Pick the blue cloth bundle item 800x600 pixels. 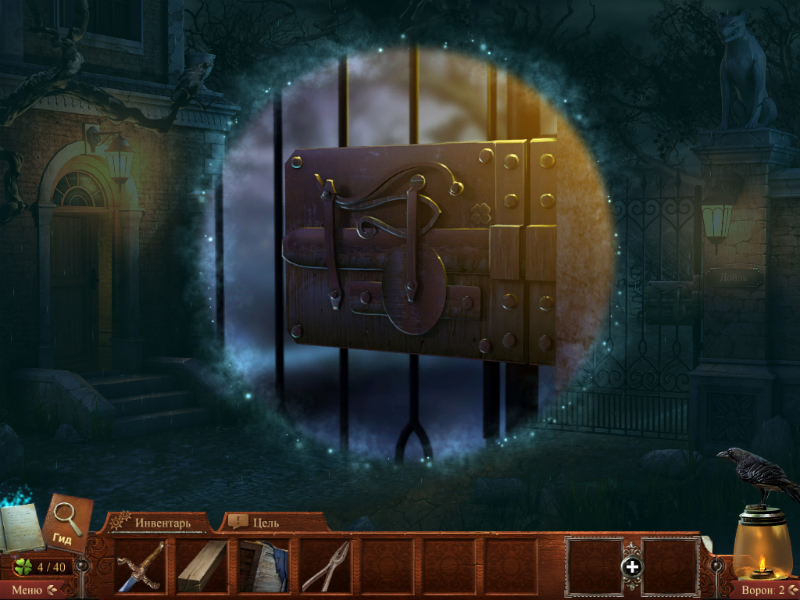tap(264, 567)
